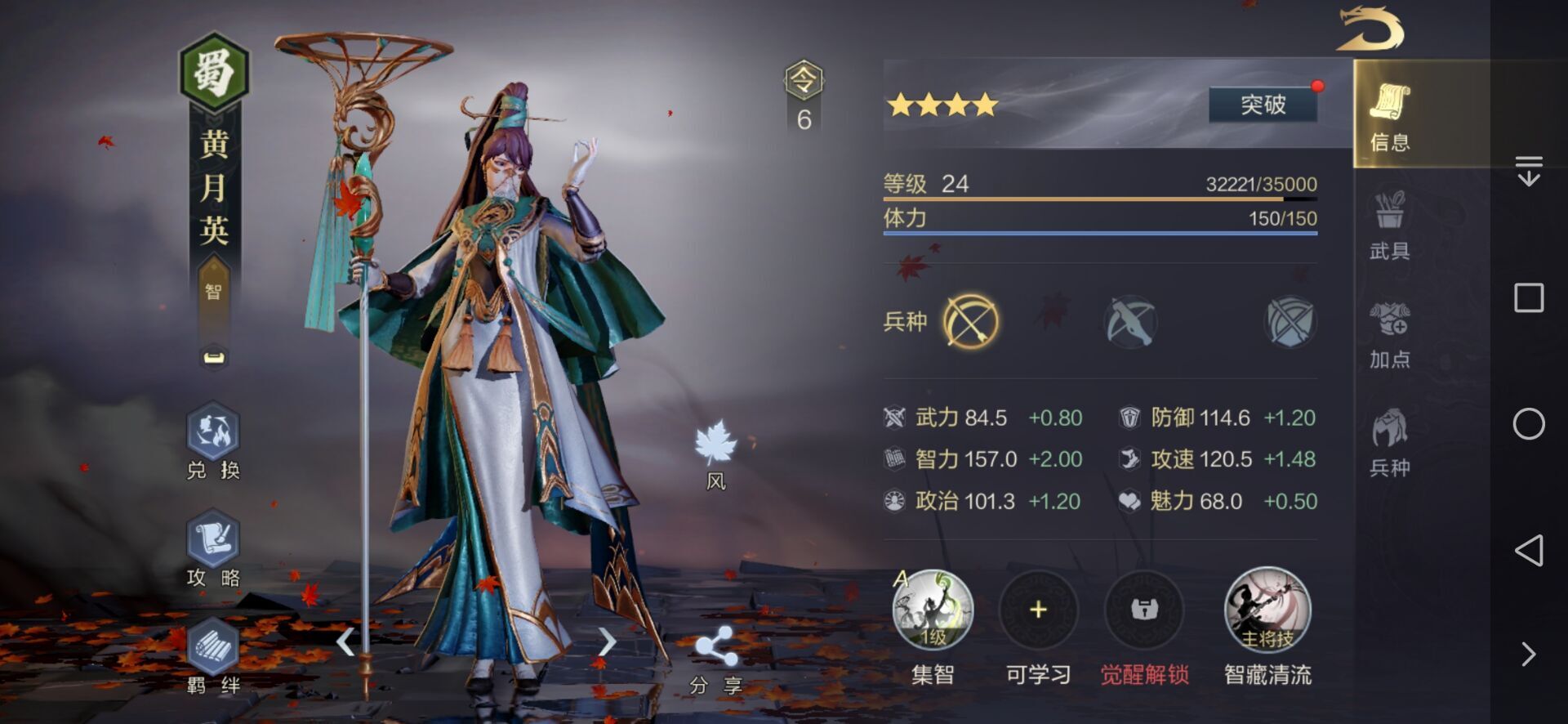Open the 武具 equipment tab
Viewport: 1568px width, 724px height.
tap(1389, 225)
